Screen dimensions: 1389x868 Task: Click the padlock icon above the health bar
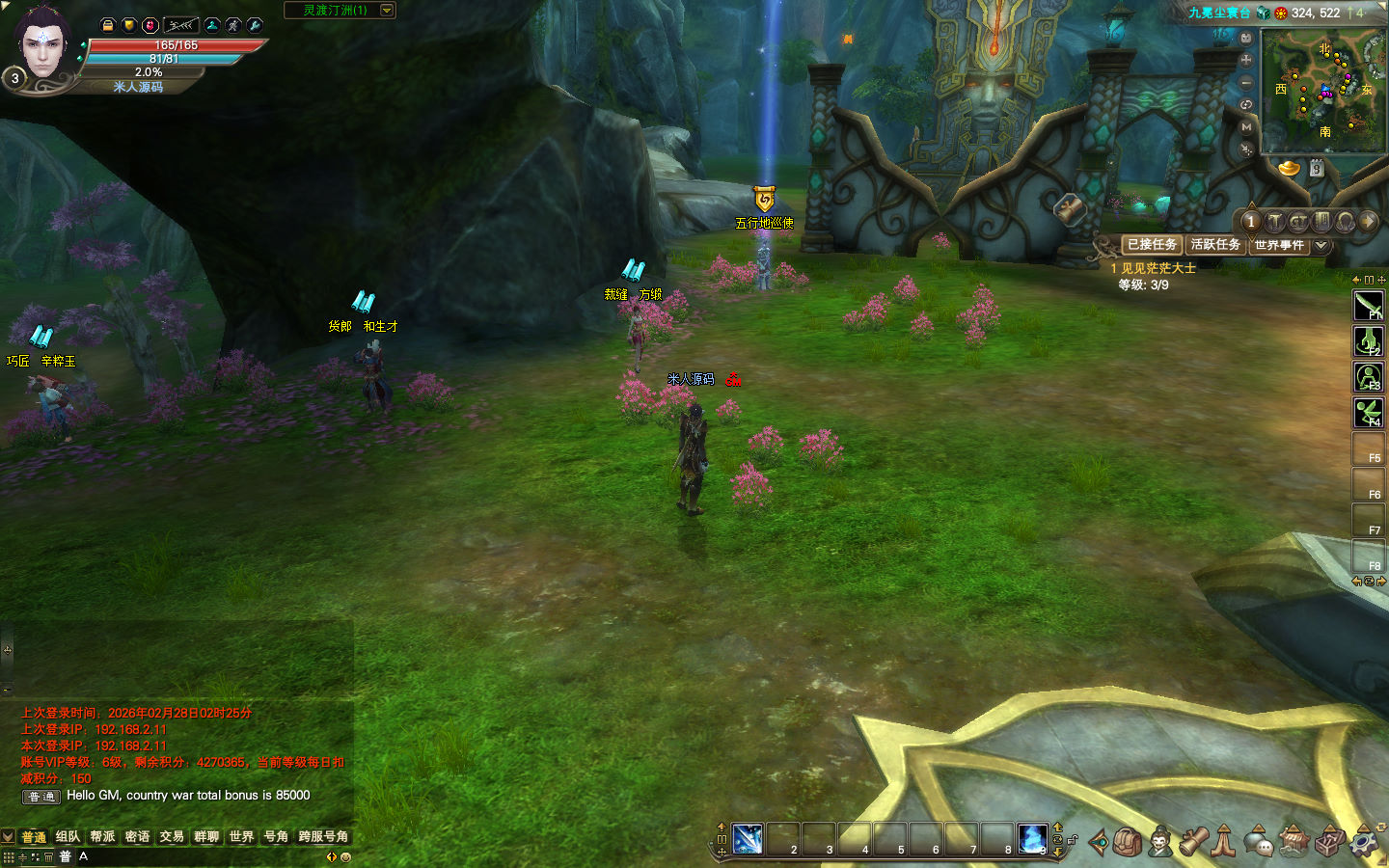coord(108,25)
